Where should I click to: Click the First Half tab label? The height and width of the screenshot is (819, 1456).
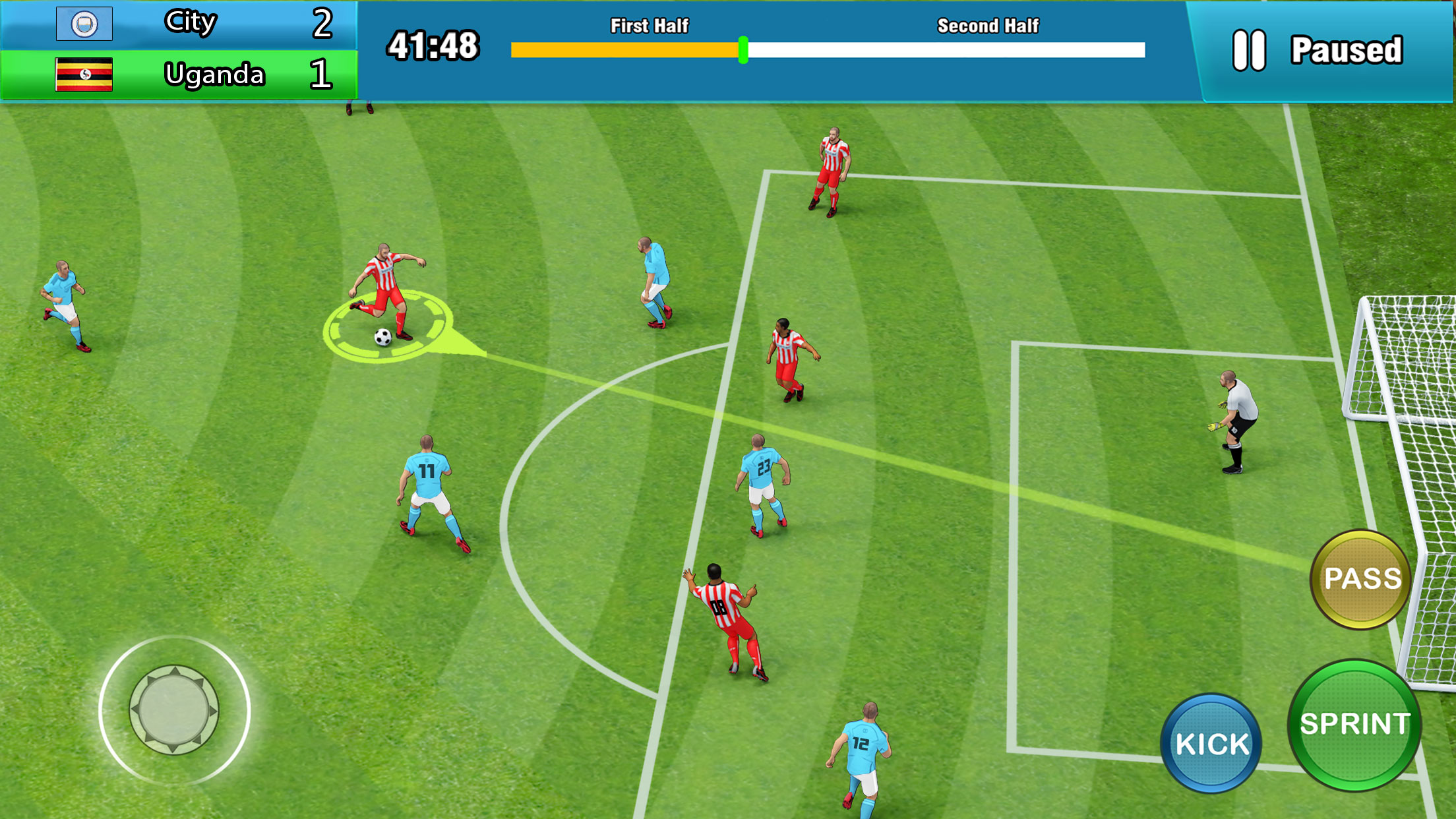648,26
